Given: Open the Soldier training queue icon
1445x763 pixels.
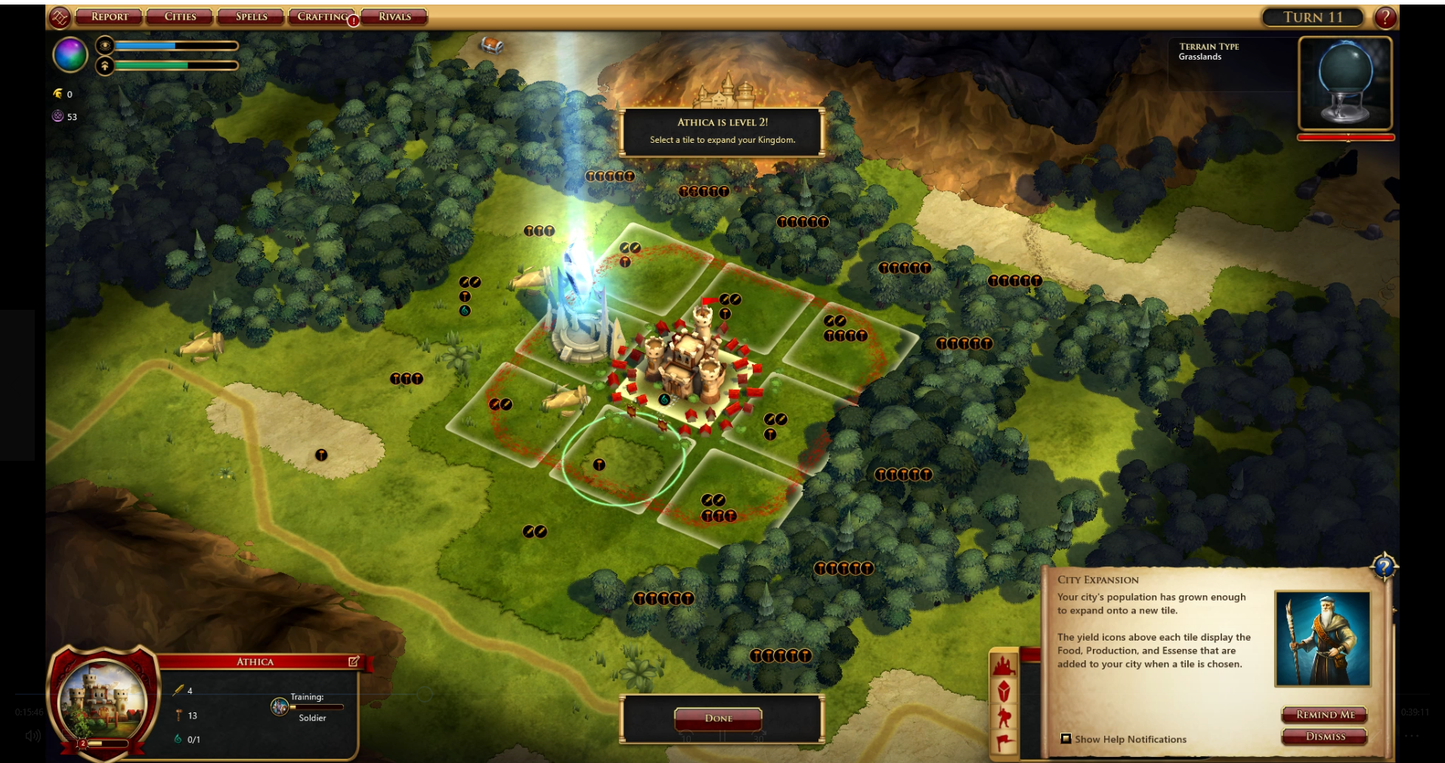Looking at the screenshot, I should click(x=280, y=706).
